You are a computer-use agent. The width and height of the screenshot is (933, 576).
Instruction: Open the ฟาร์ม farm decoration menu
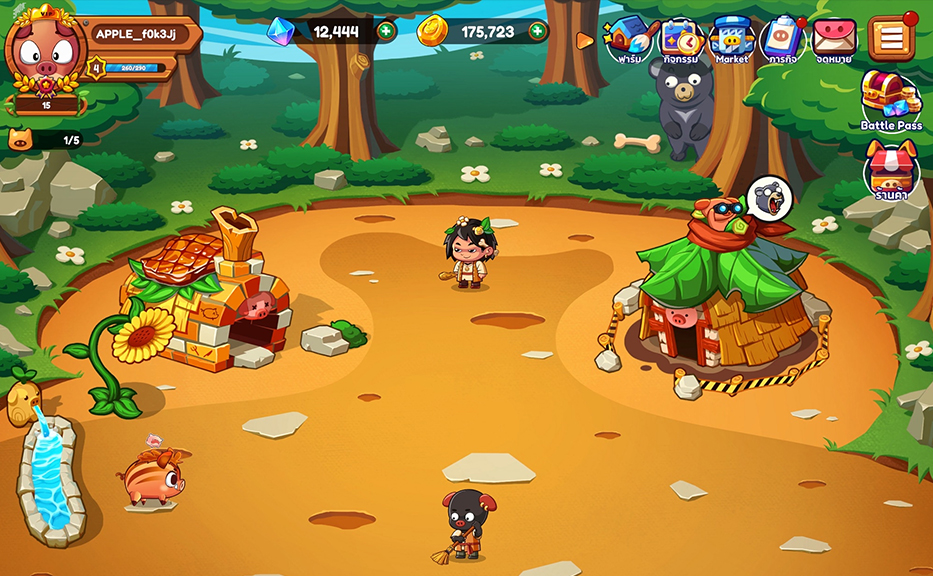point(629,40)
